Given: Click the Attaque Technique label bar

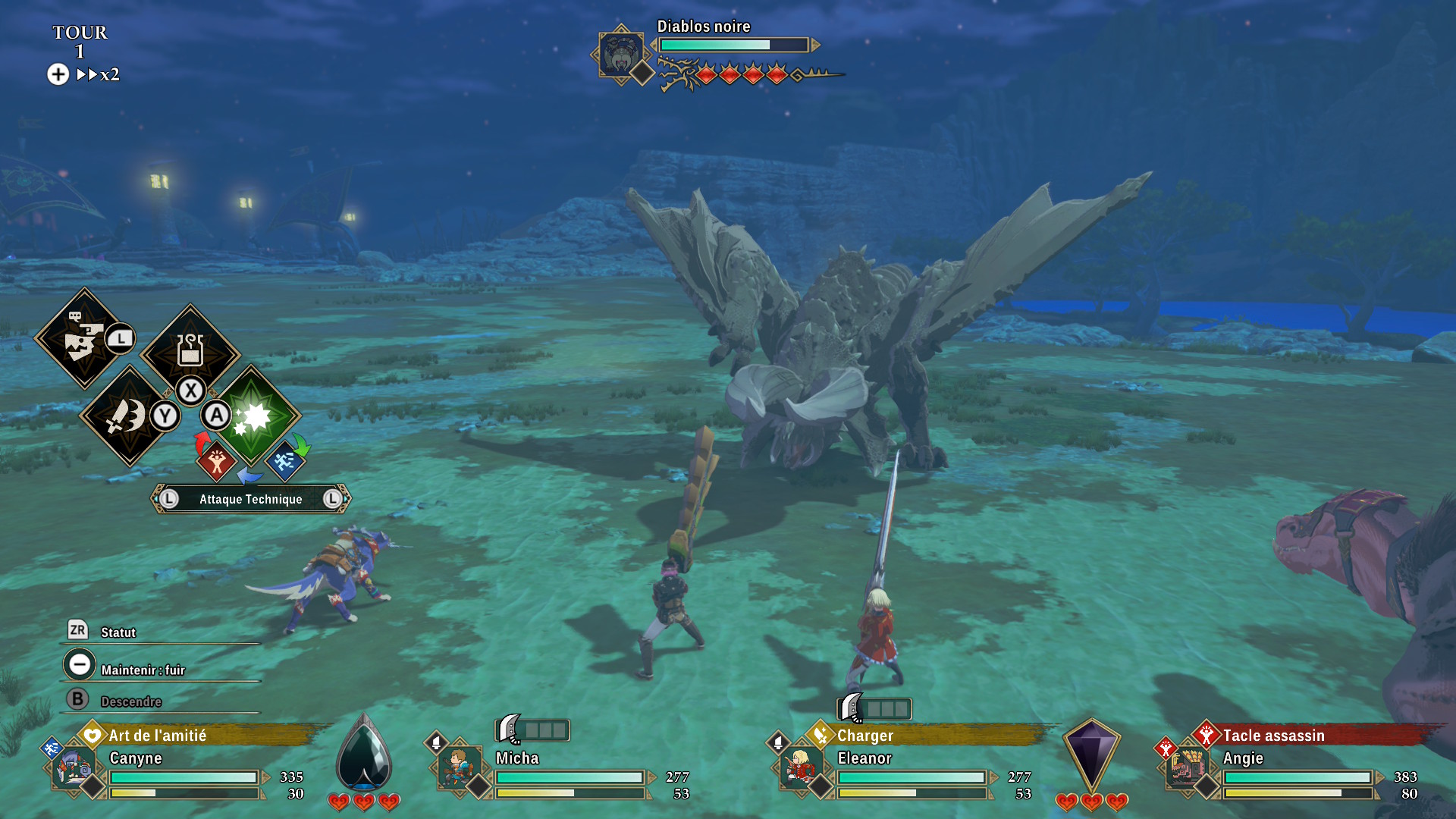Looking at the screenshot, I should (x=250, y=499).
